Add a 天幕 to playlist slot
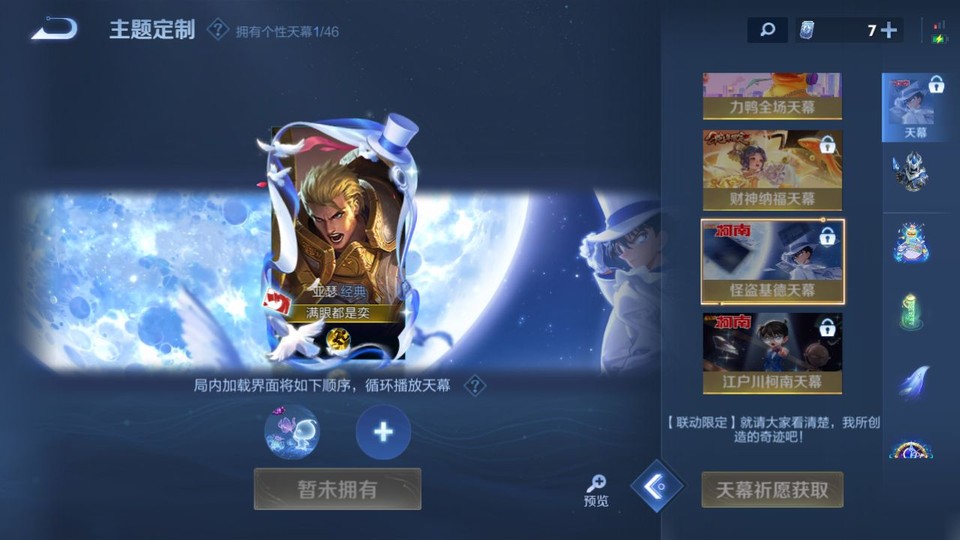 (x=383, y=432)
